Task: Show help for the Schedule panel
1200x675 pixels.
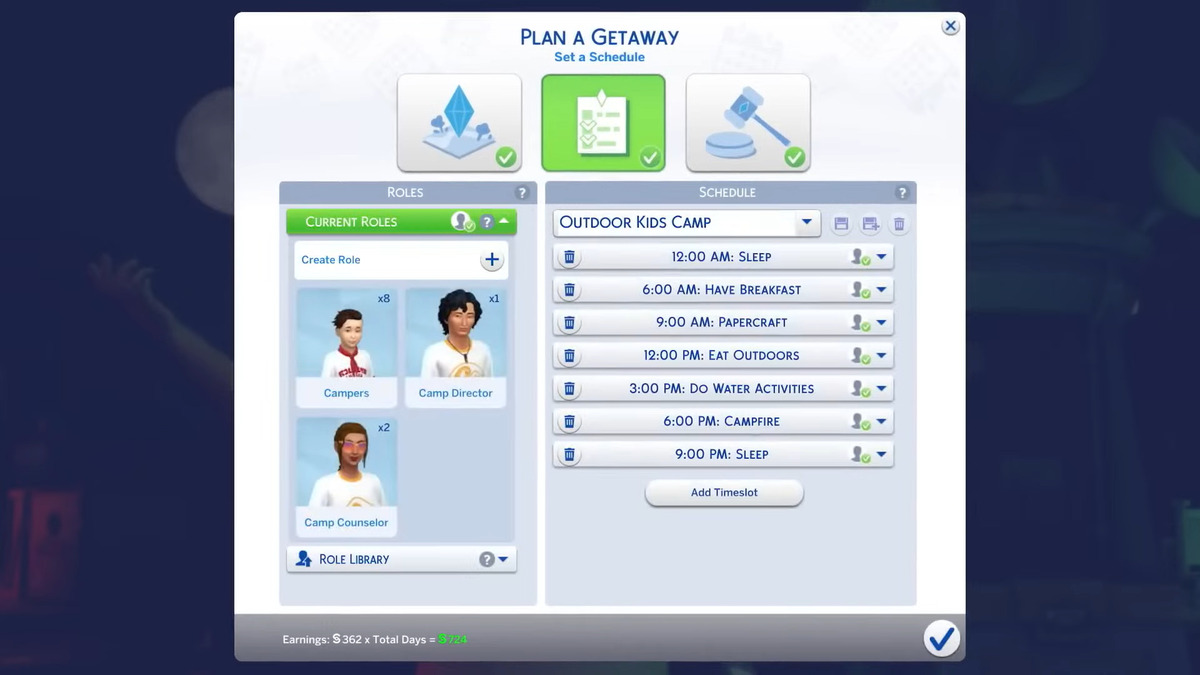Action: [x=902, y=193]
